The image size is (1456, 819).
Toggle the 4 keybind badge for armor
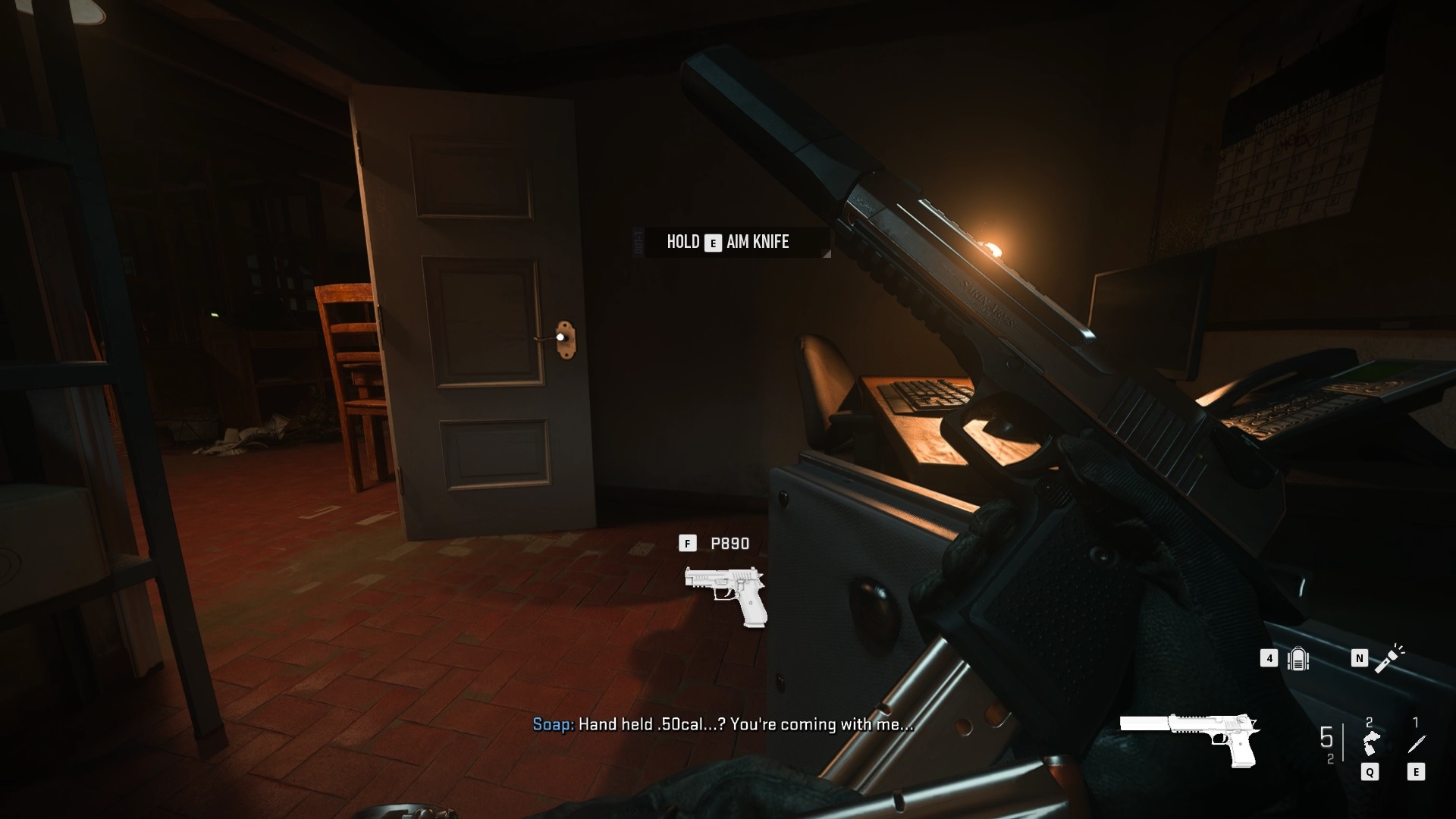(1269, 659)
